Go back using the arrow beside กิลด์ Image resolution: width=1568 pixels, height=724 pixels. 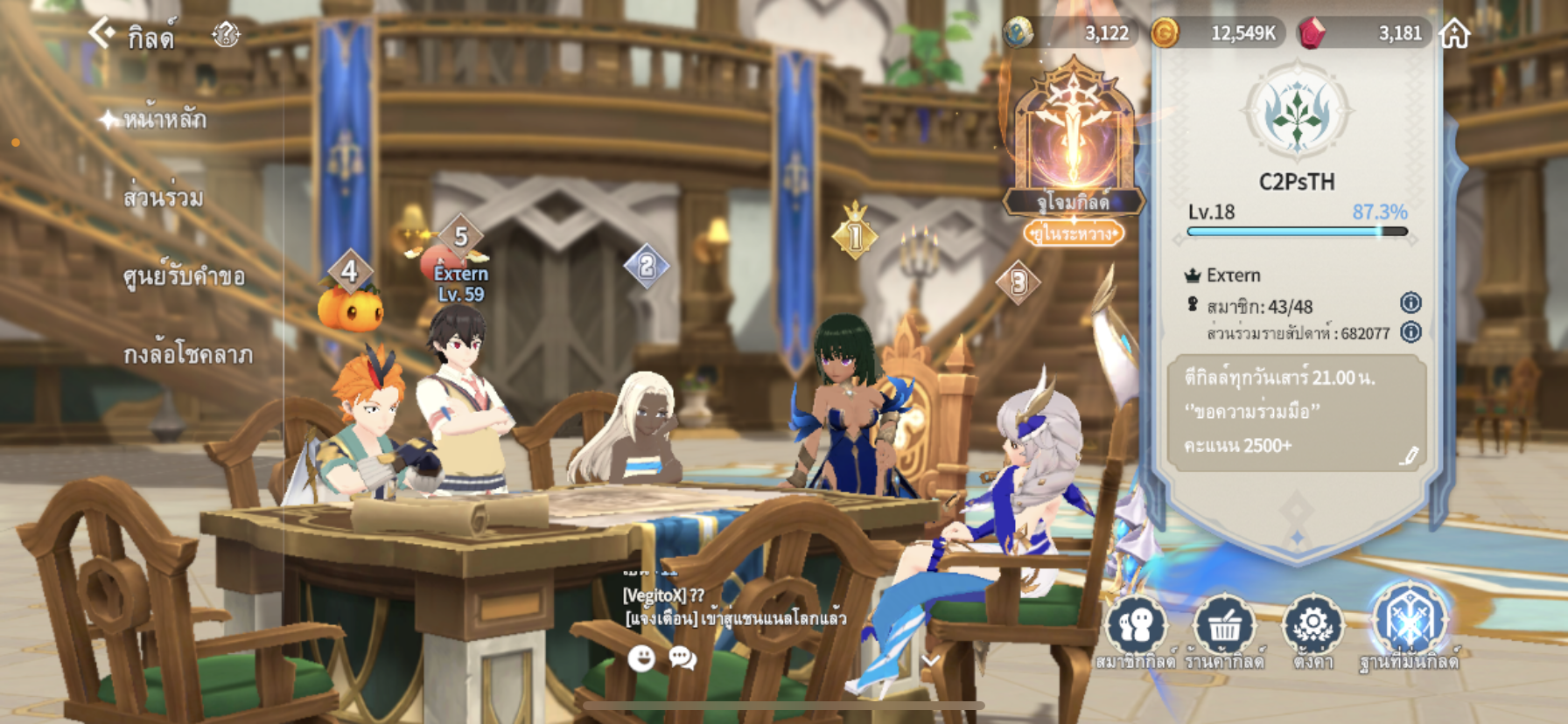[101, 34]
